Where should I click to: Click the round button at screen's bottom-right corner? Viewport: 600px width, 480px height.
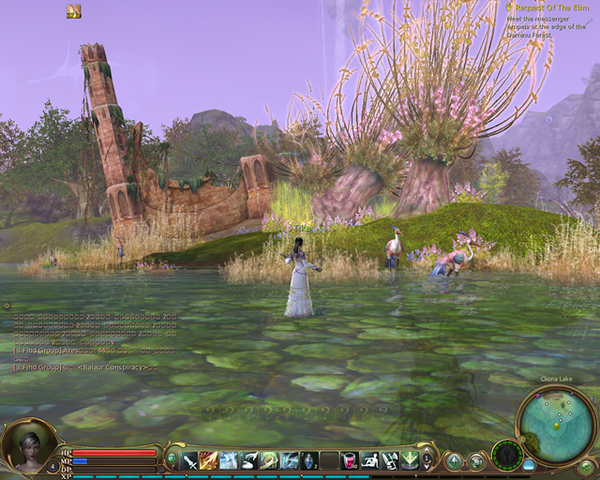pos(587,467)
